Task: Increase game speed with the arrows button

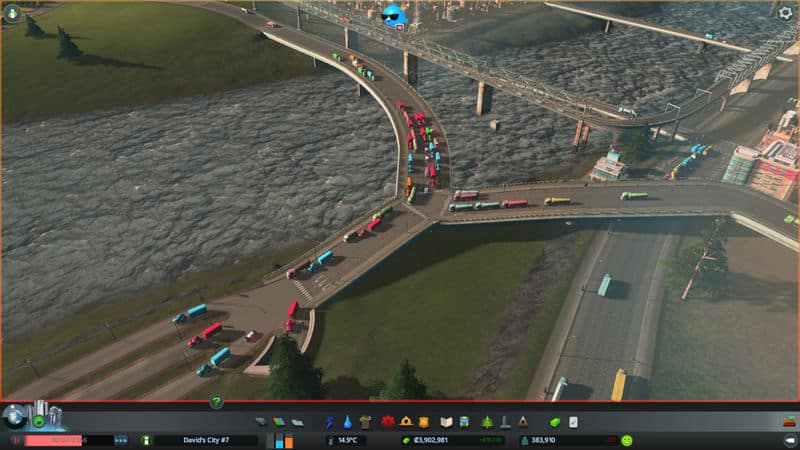Action: point(121,440)
